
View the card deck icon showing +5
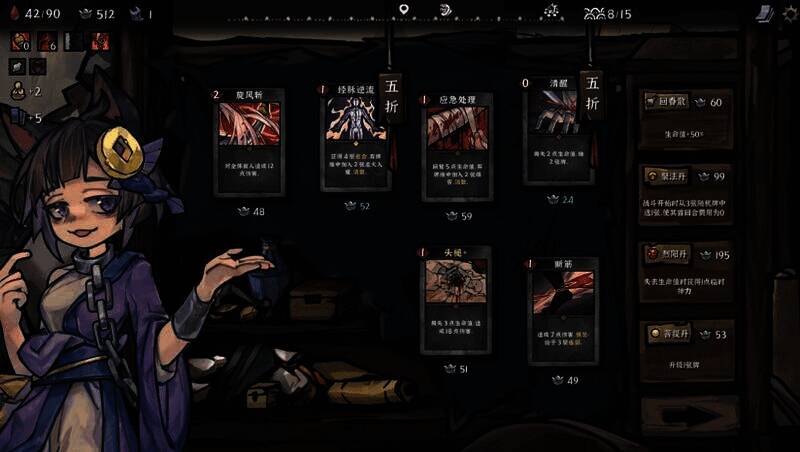tap(17, 118)
